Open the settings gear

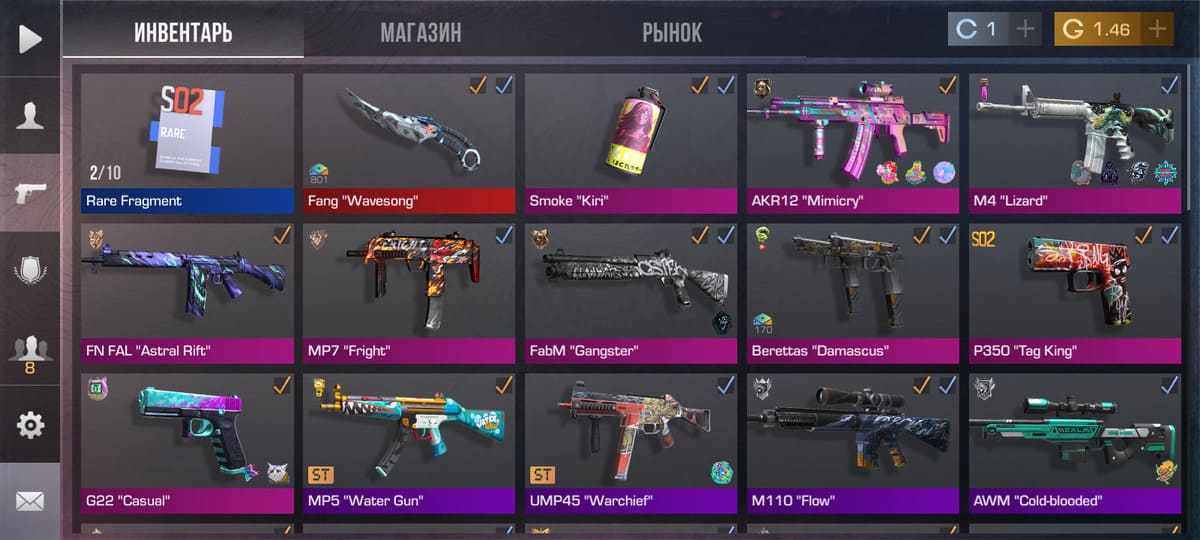pyautogui.click(x=30, y=425)
